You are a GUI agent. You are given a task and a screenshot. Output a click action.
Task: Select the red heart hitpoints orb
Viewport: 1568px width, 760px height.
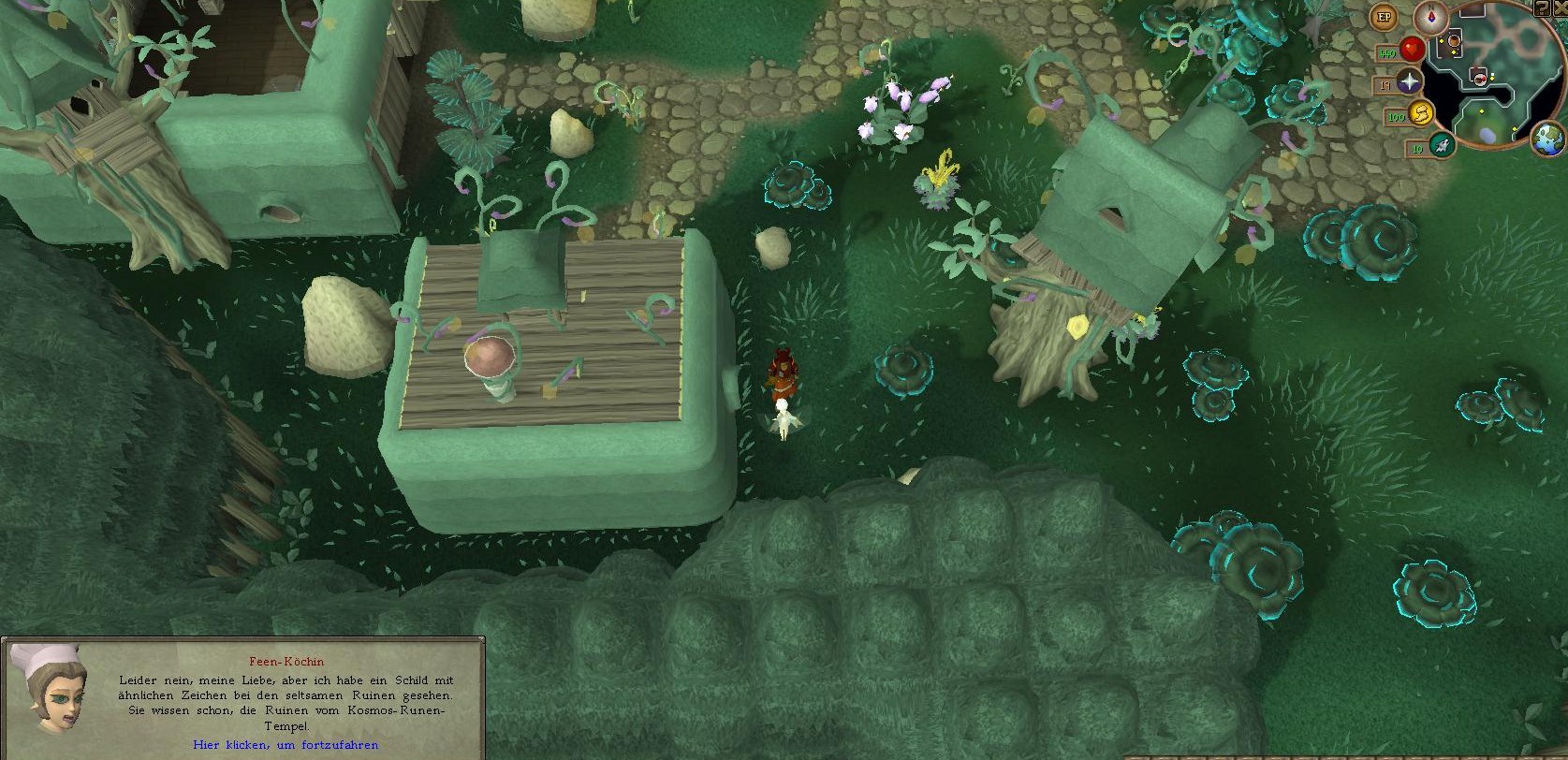pos(1412,50)
